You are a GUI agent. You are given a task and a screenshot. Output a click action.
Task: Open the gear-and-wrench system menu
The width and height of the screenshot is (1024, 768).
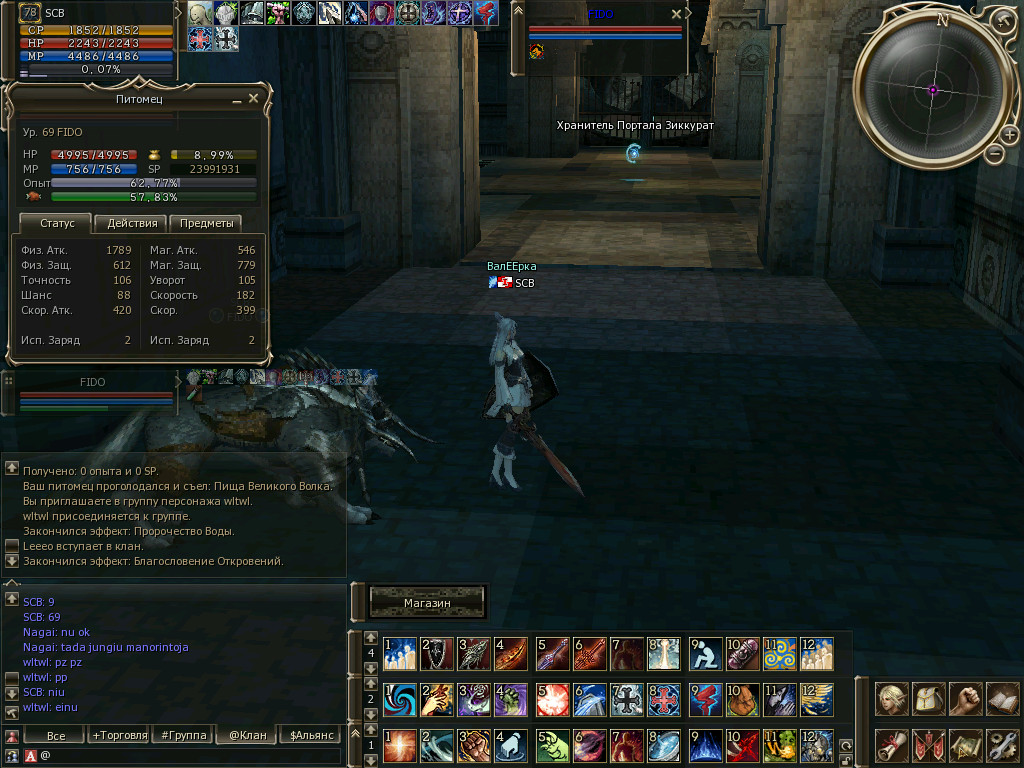(x=1002, y=745)
